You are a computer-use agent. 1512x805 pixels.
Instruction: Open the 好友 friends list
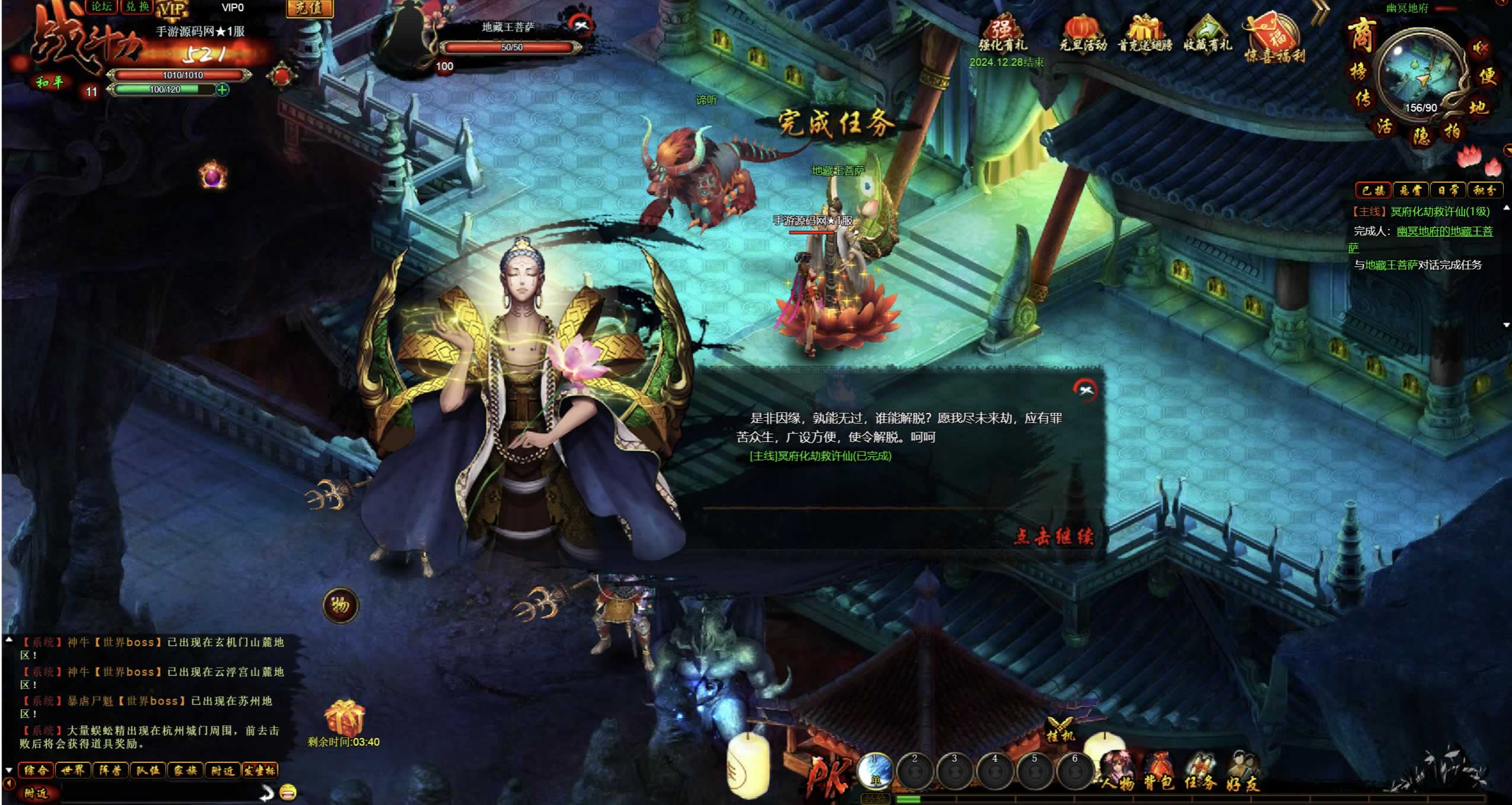tap(1242, 772)
